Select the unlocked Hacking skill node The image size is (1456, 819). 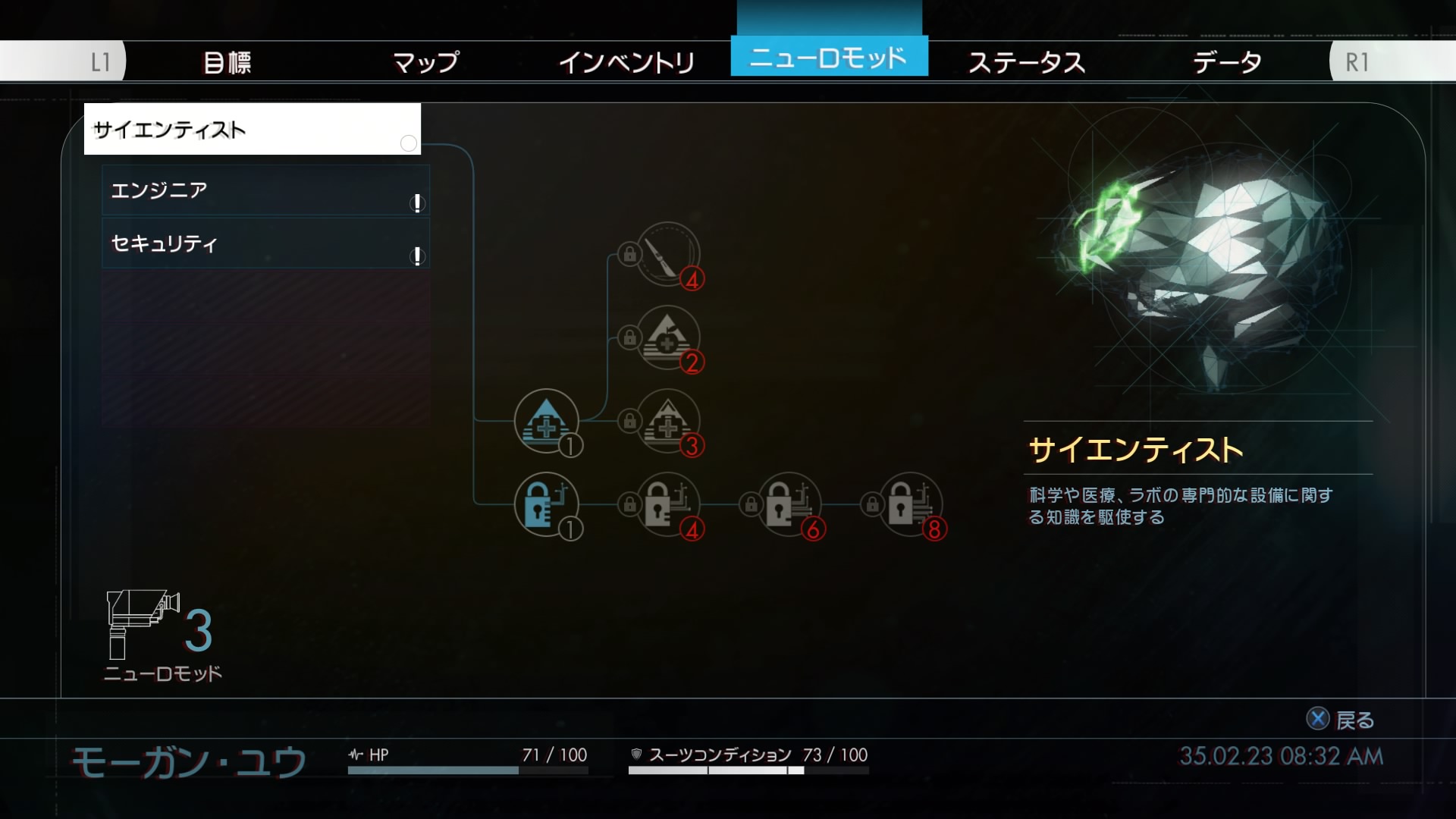548,506
